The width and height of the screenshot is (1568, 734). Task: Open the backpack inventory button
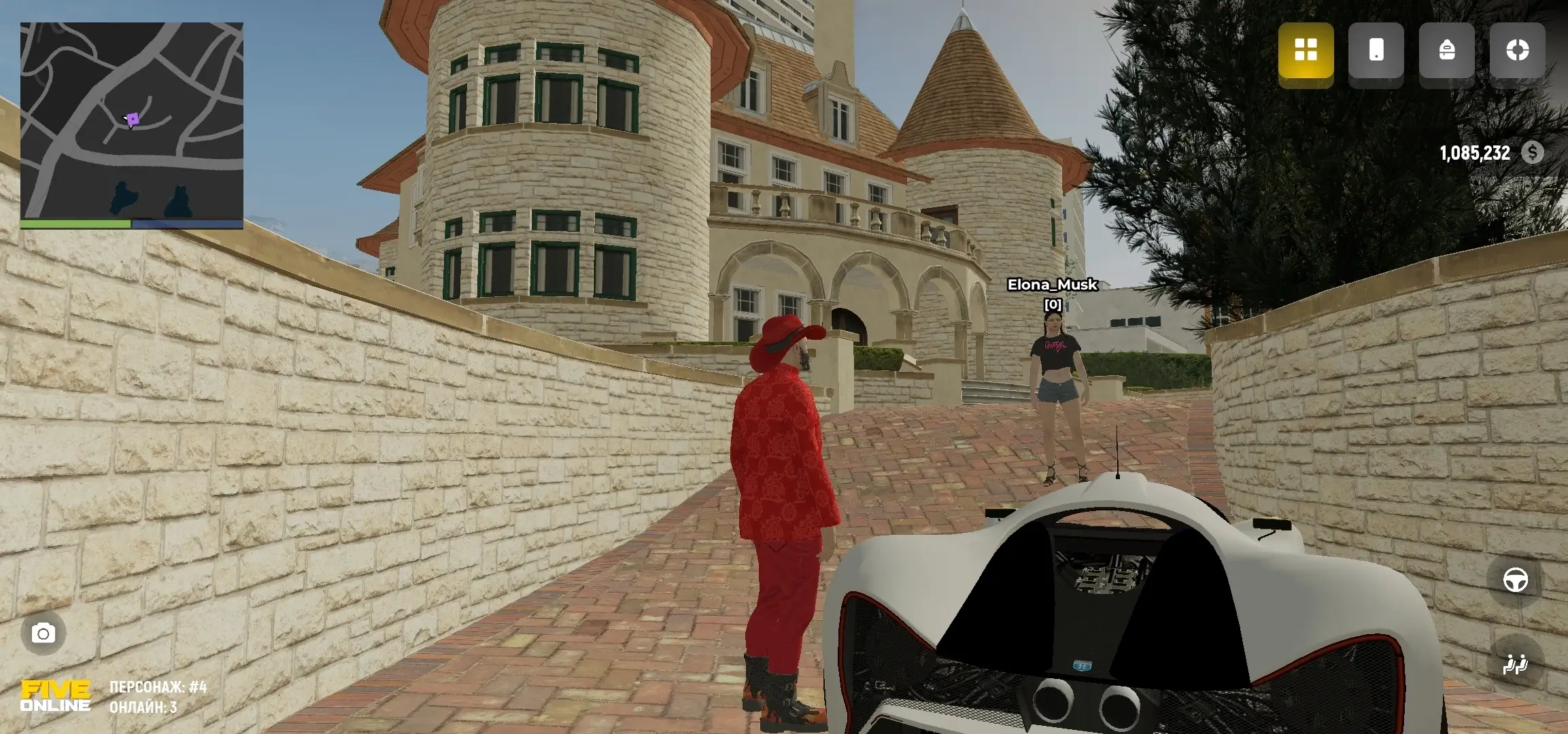1446,50
